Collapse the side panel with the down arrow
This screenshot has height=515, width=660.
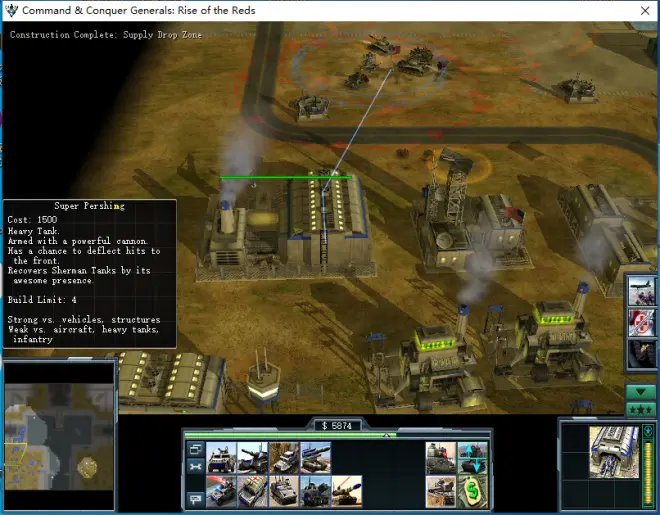tap(640, 392)
